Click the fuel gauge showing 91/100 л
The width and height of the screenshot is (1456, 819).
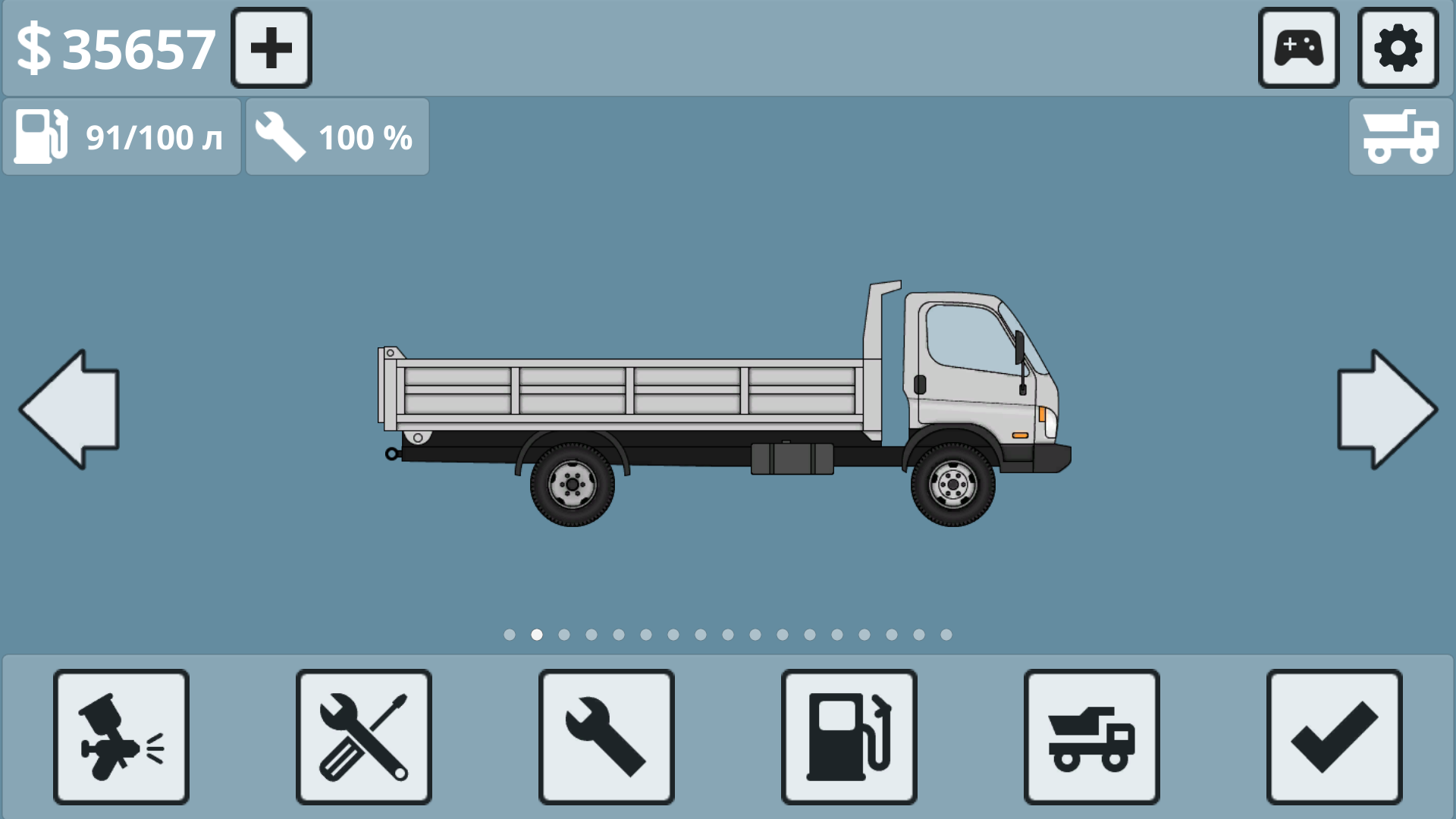[121, 136]
